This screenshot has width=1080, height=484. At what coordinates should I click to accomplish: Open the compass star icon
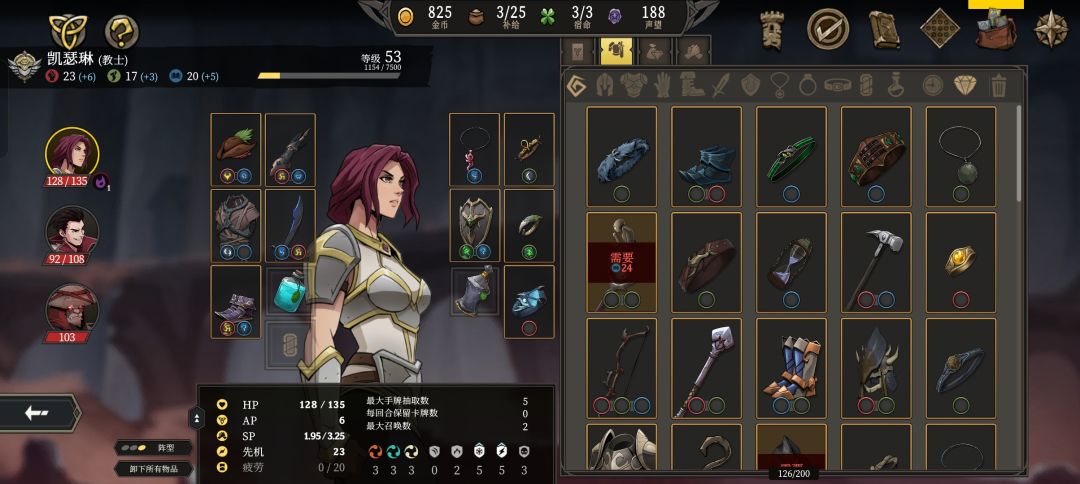pyautogui.click(x=1050, y=30)
